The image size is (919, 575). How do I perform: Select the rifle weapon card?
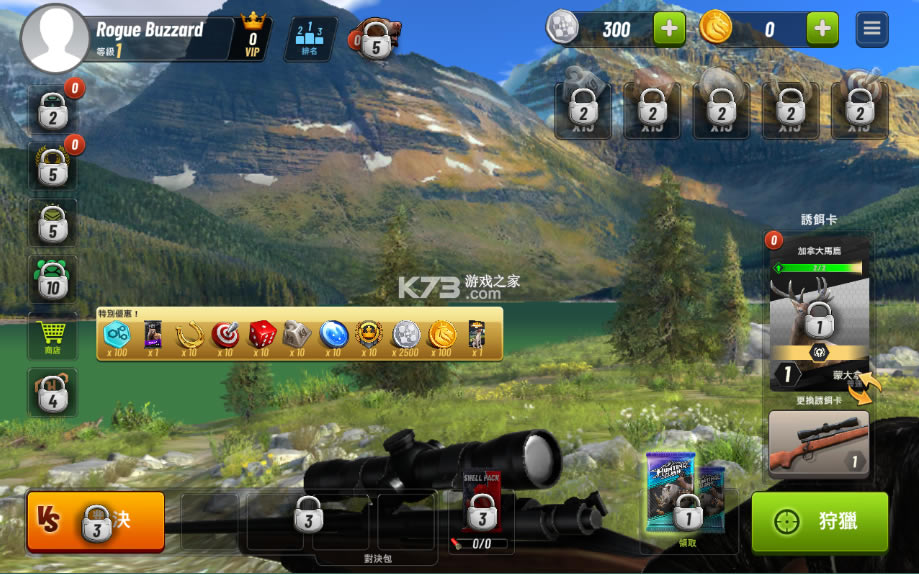818,444
